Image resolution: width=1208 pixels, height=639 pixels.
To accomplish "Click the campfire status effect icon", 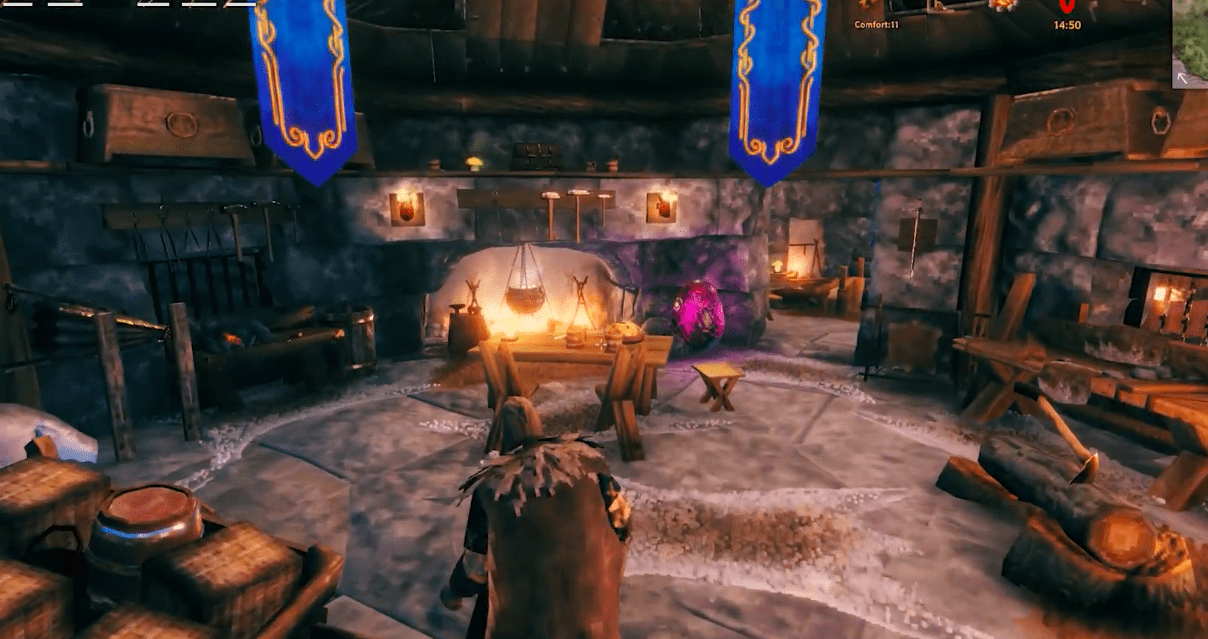I will click(x=1003, y=6).
